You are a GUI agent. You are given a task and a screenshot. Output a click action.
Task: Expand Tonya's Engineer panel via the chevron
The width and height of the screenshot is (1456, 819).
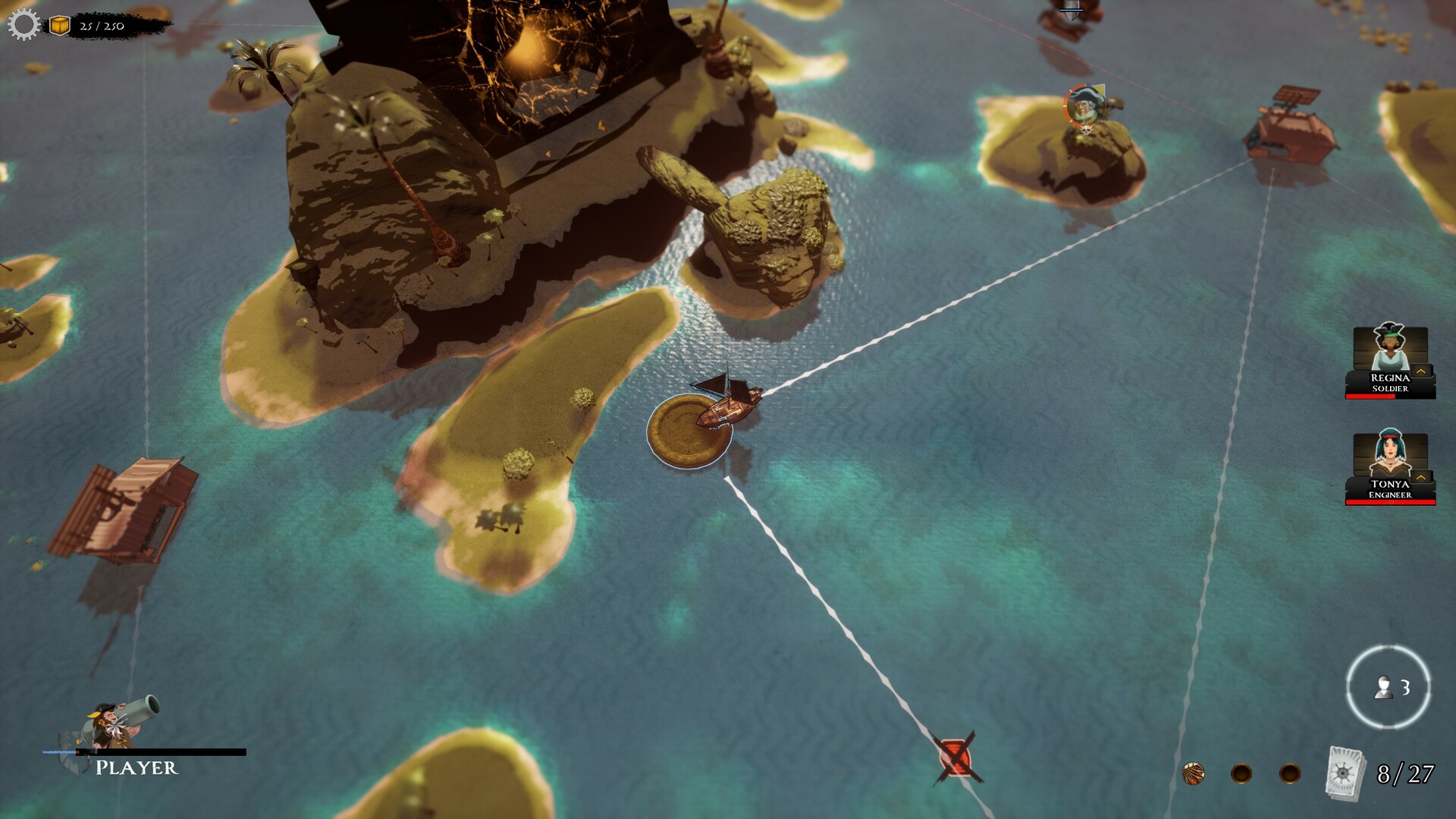tap(1421, 476)
